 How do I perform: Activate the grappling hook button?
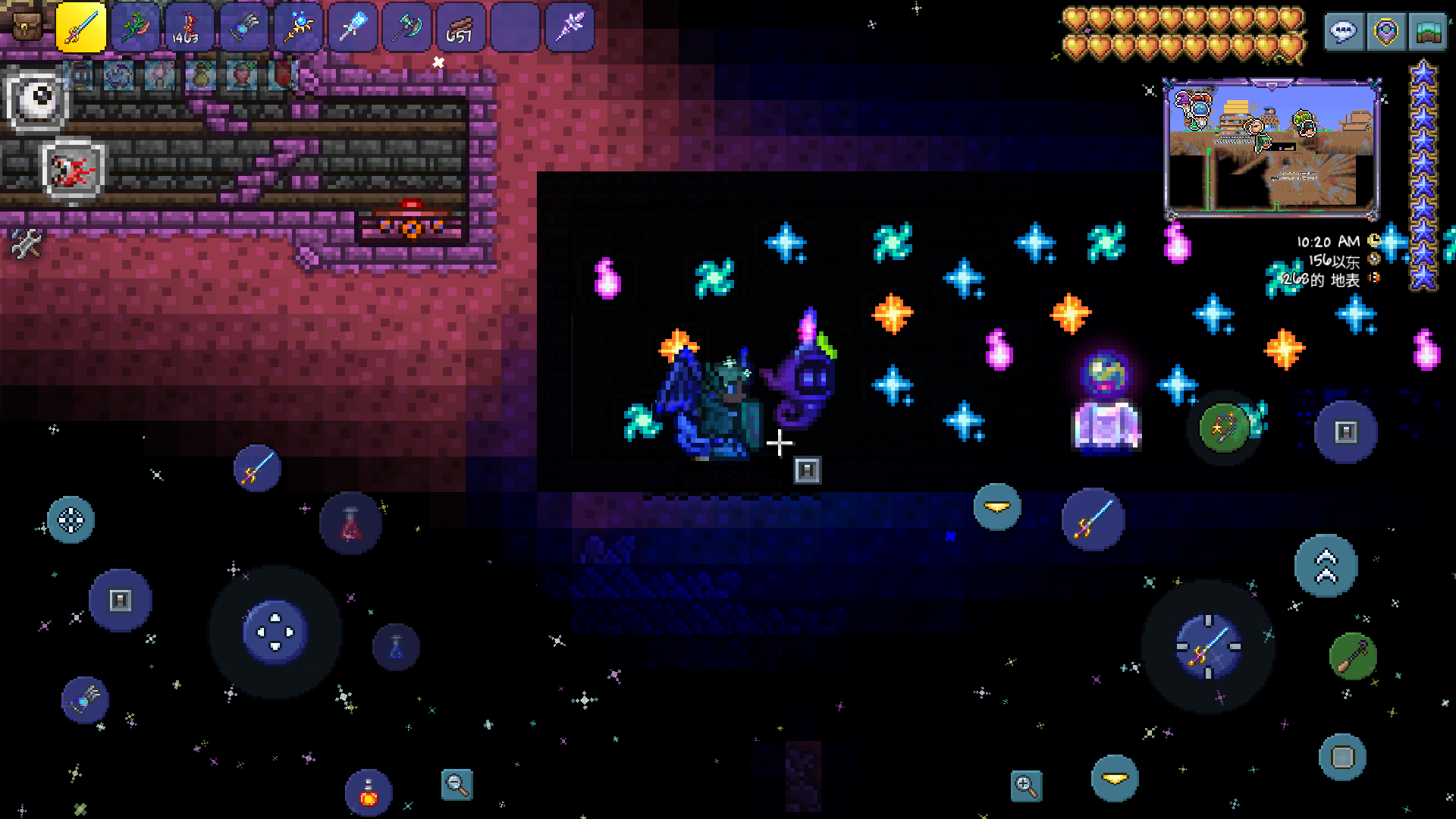(x=1353, y=656)
